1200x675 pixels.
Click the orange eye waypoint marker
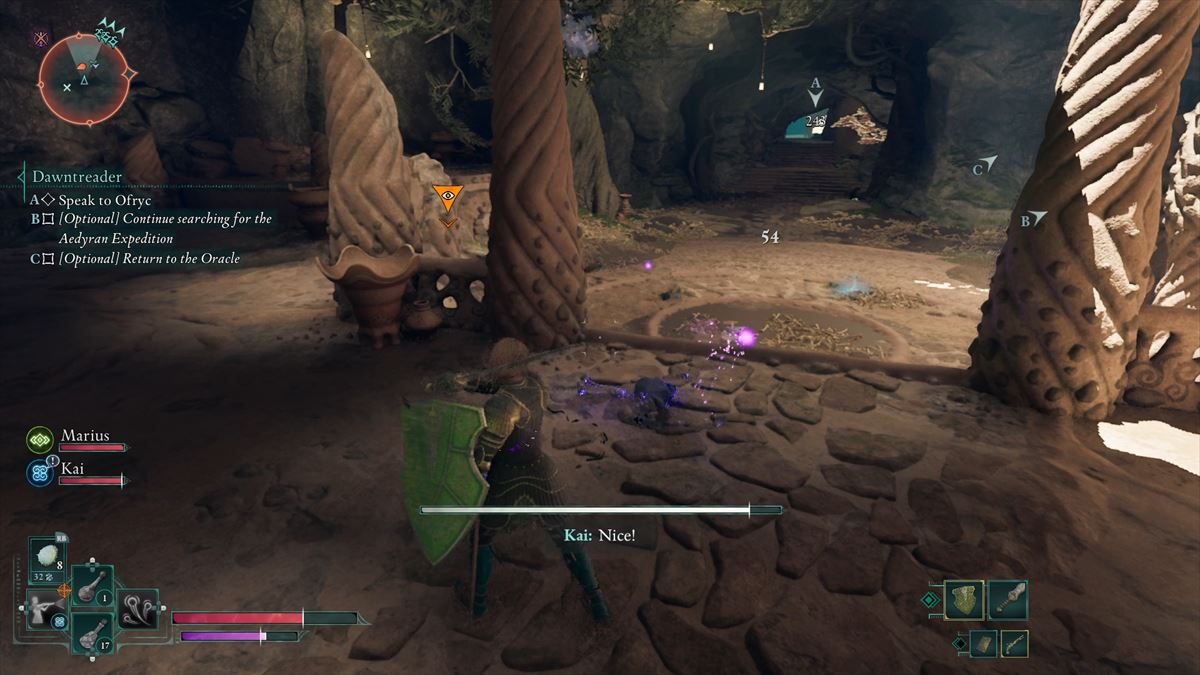tap(447, 198)
